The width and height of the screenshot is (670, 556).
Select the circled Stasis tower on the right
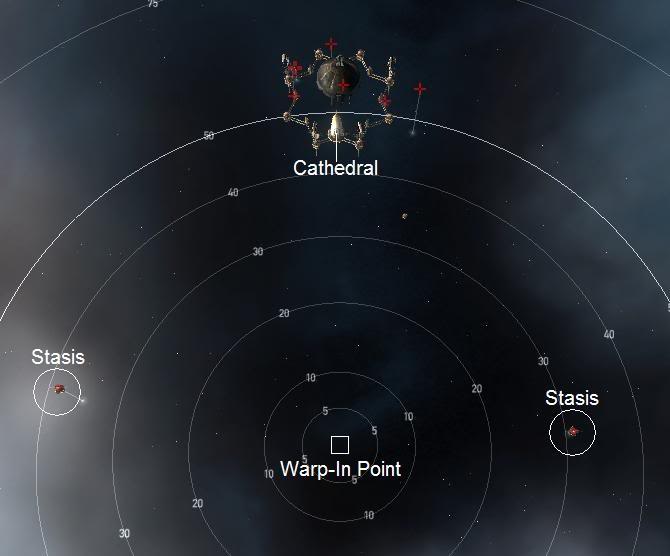pyautogui.click(x=573, y=432)
